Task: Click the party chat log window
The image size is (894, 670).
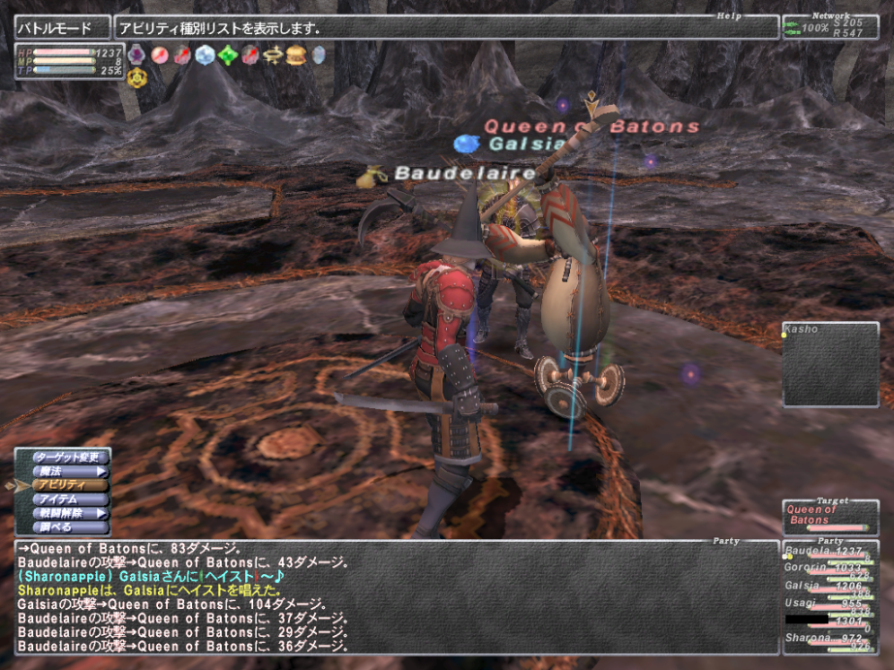Action: (x=395, y=597)
